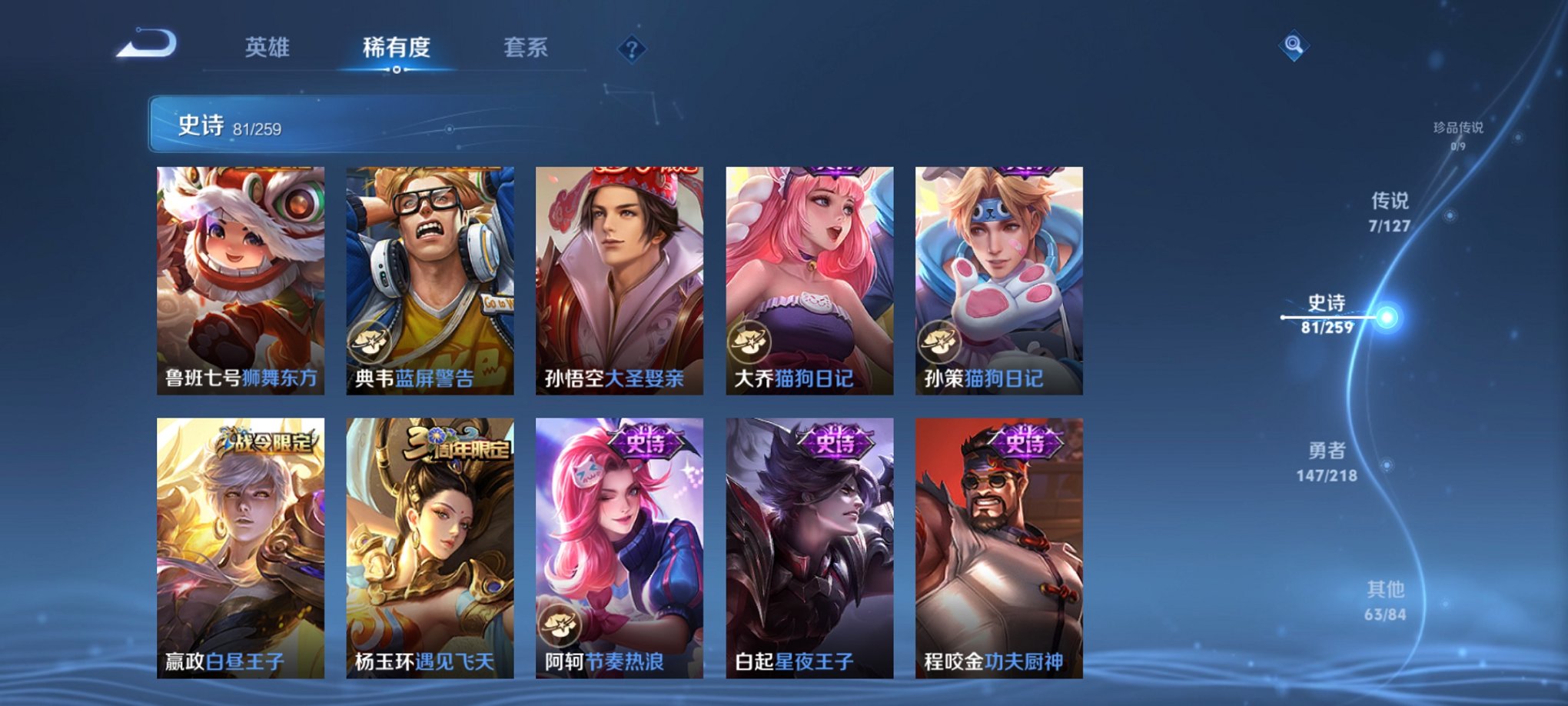The height and width of the screenshot is (706, 1568).
Task: Click the question mark help icon
Action: (x=630, y=50)
